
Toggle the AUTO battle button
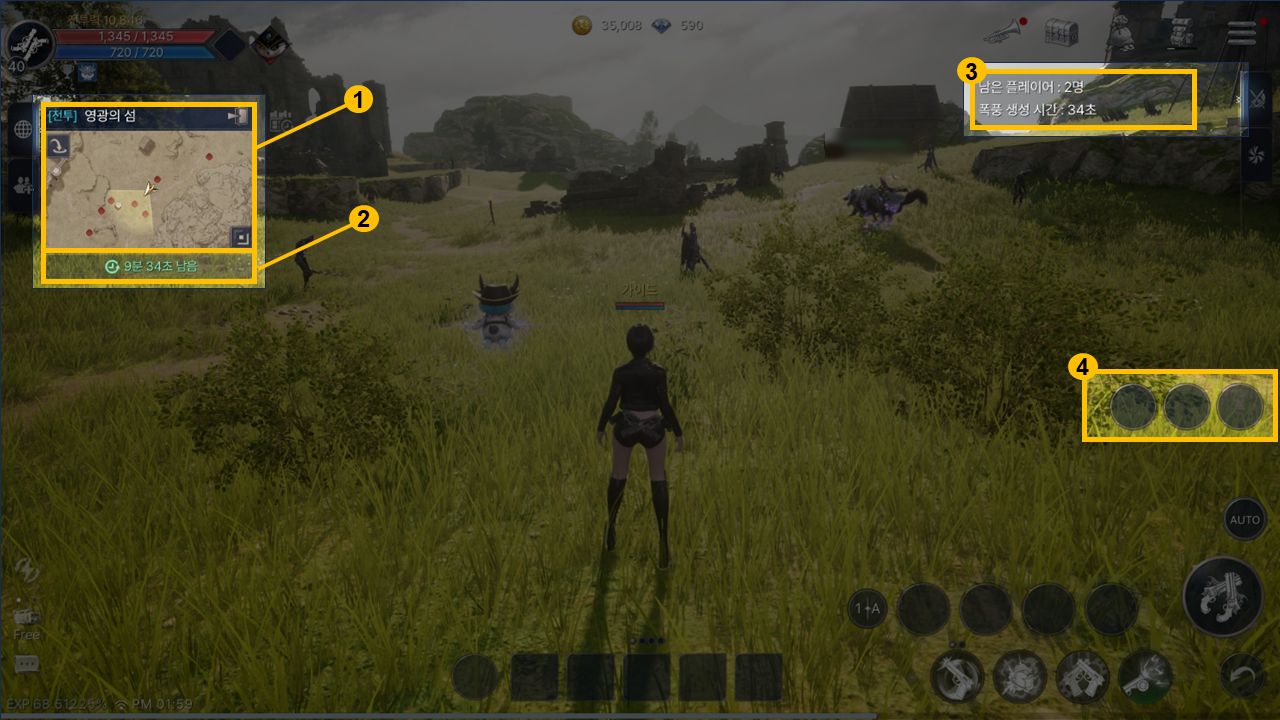coord(1244,520)
